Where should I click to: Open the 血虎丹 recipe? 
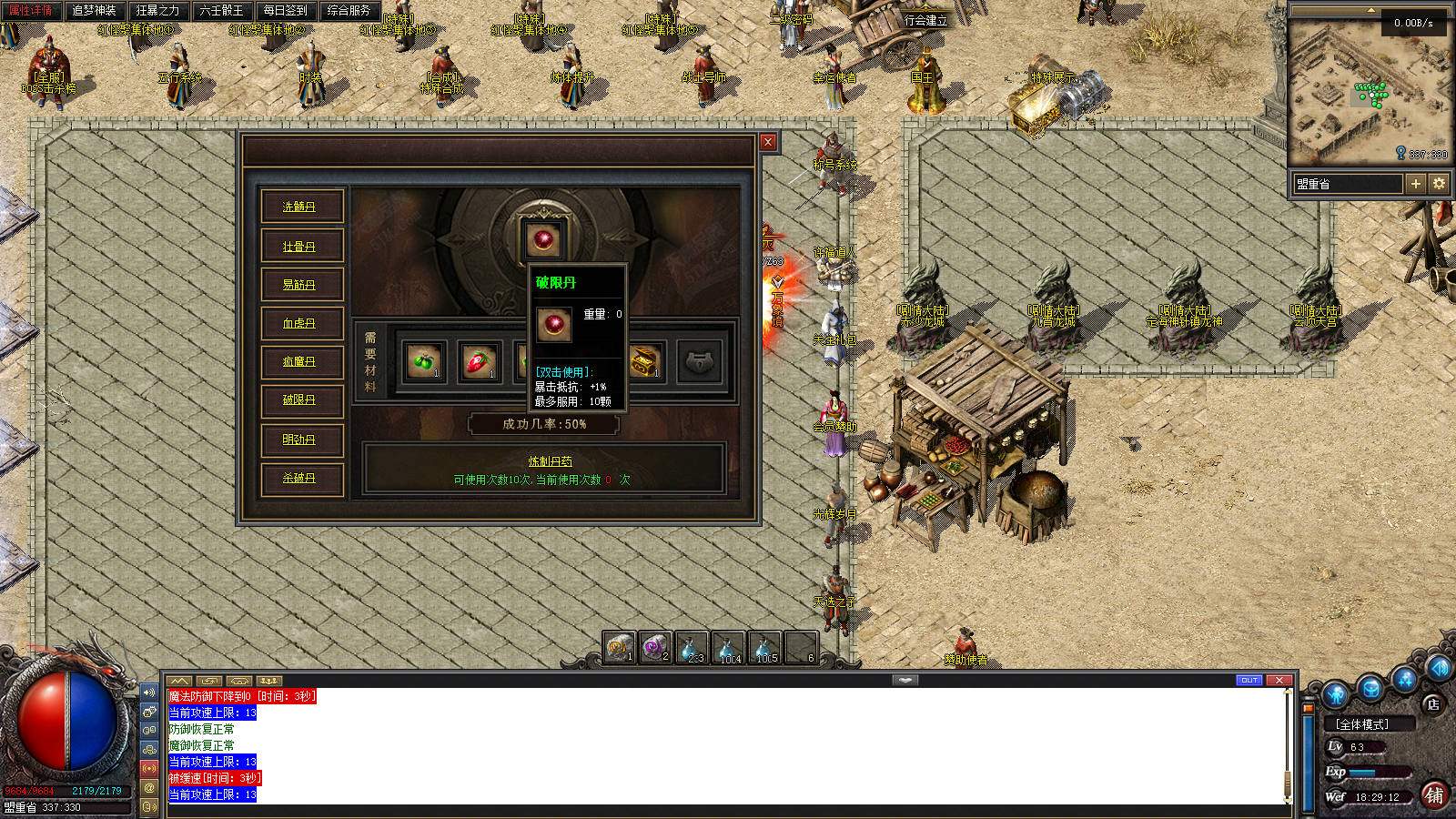299,323
